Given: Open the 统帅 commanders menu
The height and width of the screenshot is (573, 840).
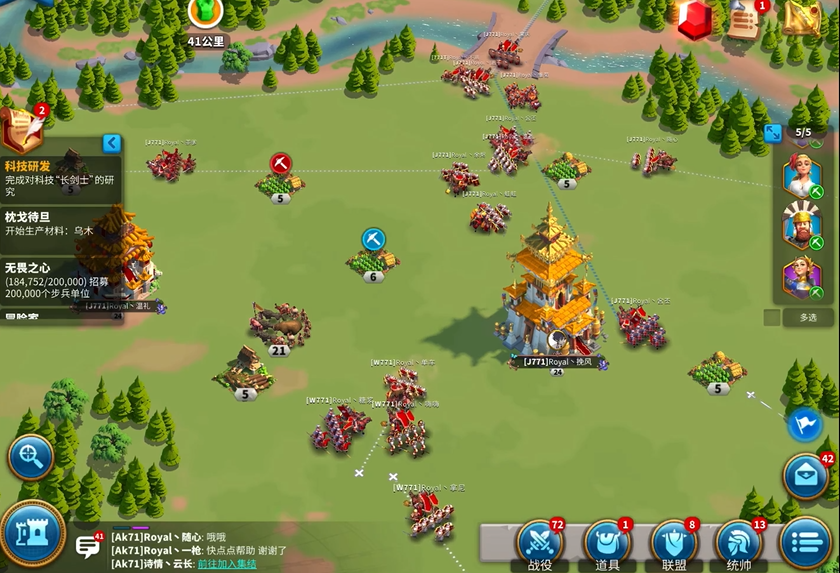Looking at the screenshot, I should tap(740, 543).
